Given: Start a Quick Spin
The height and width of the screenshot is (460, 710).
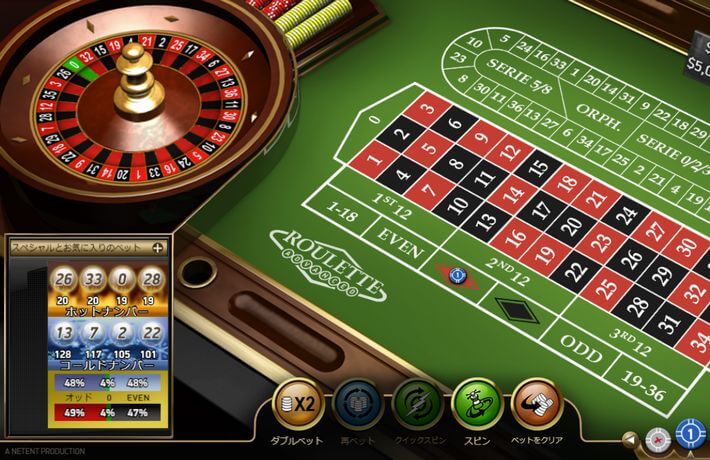Looking at the screenshot, I should tap(418, 402).
